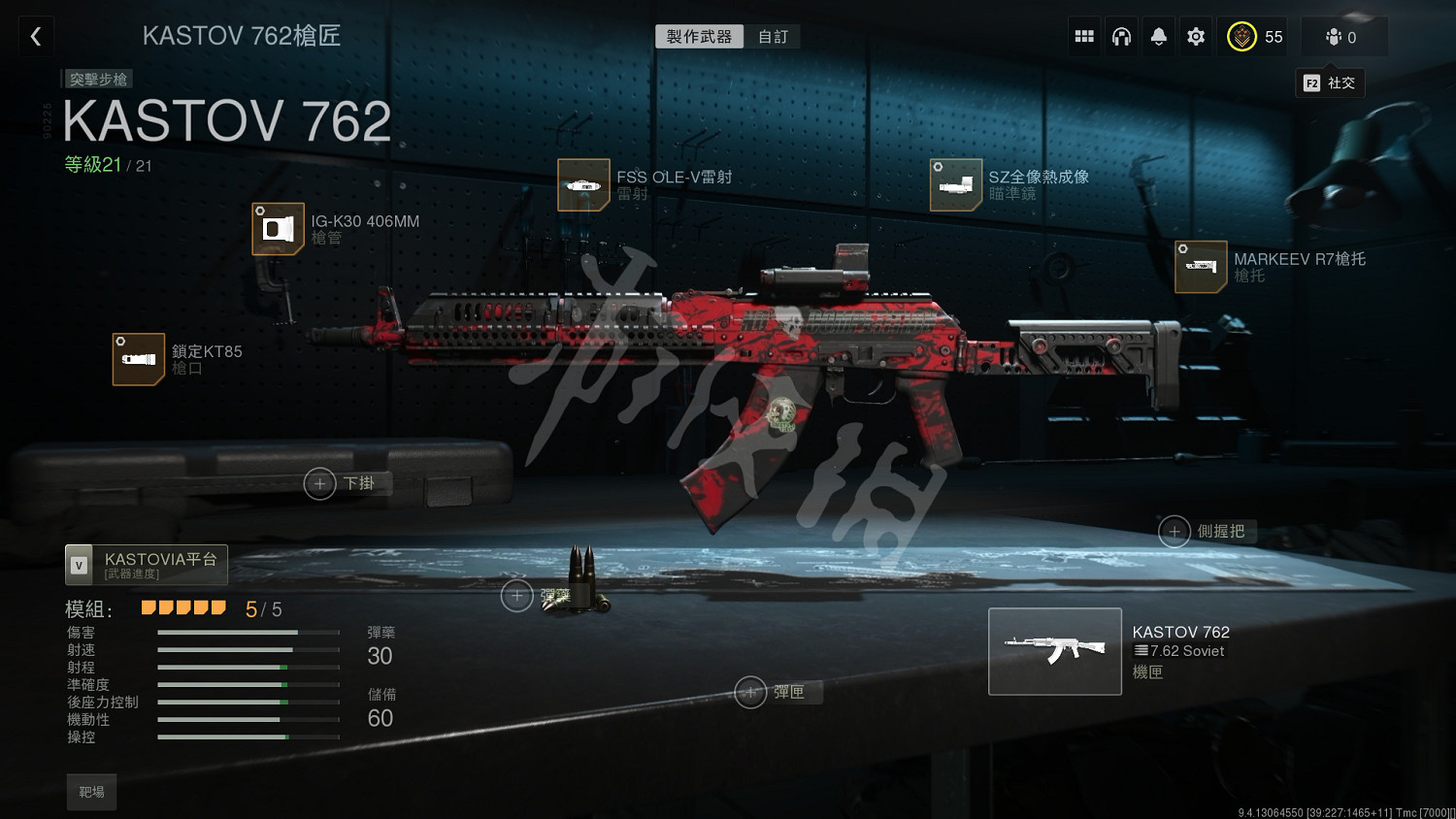Select the 鎖定KT85 muzzle slot
The image size is (1456, 819).
(139, 359)
